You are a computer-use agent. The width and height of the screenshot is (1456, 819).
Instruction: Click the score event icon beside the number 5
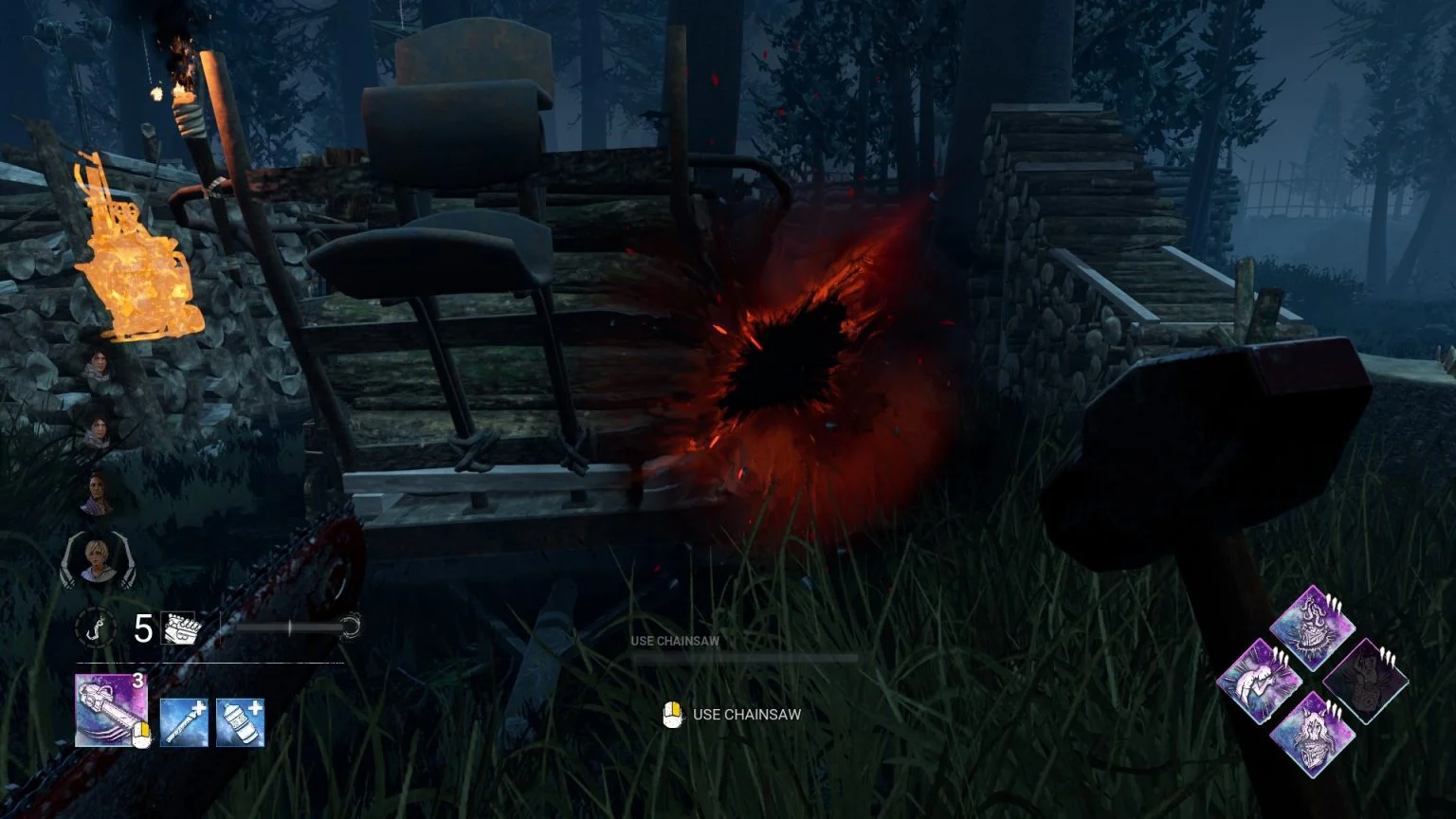[x=176, y=628]
